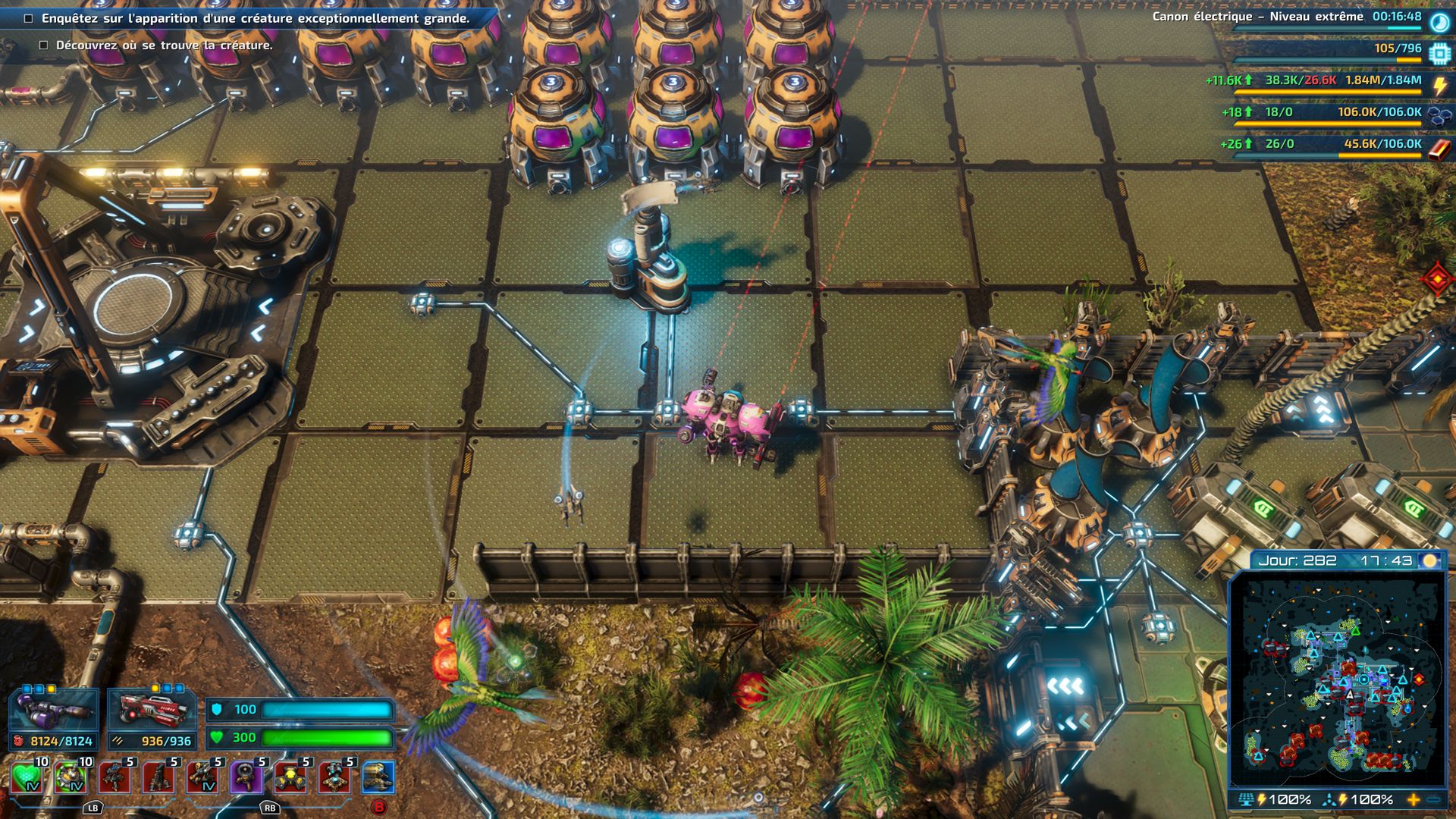Activate the green-ringed spiked gadget slot
The image size is (1456, 819).
(71, 777)
